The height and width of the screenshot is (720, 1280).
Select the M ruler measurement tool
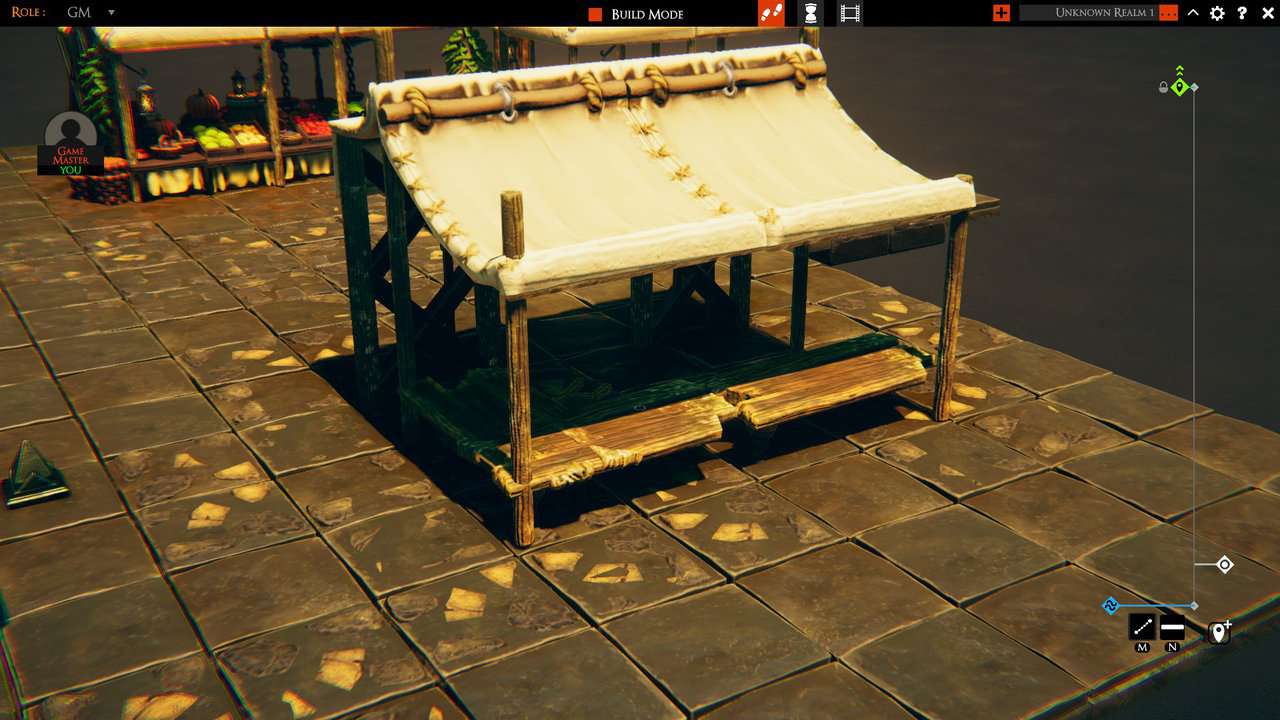[1141, 628]
